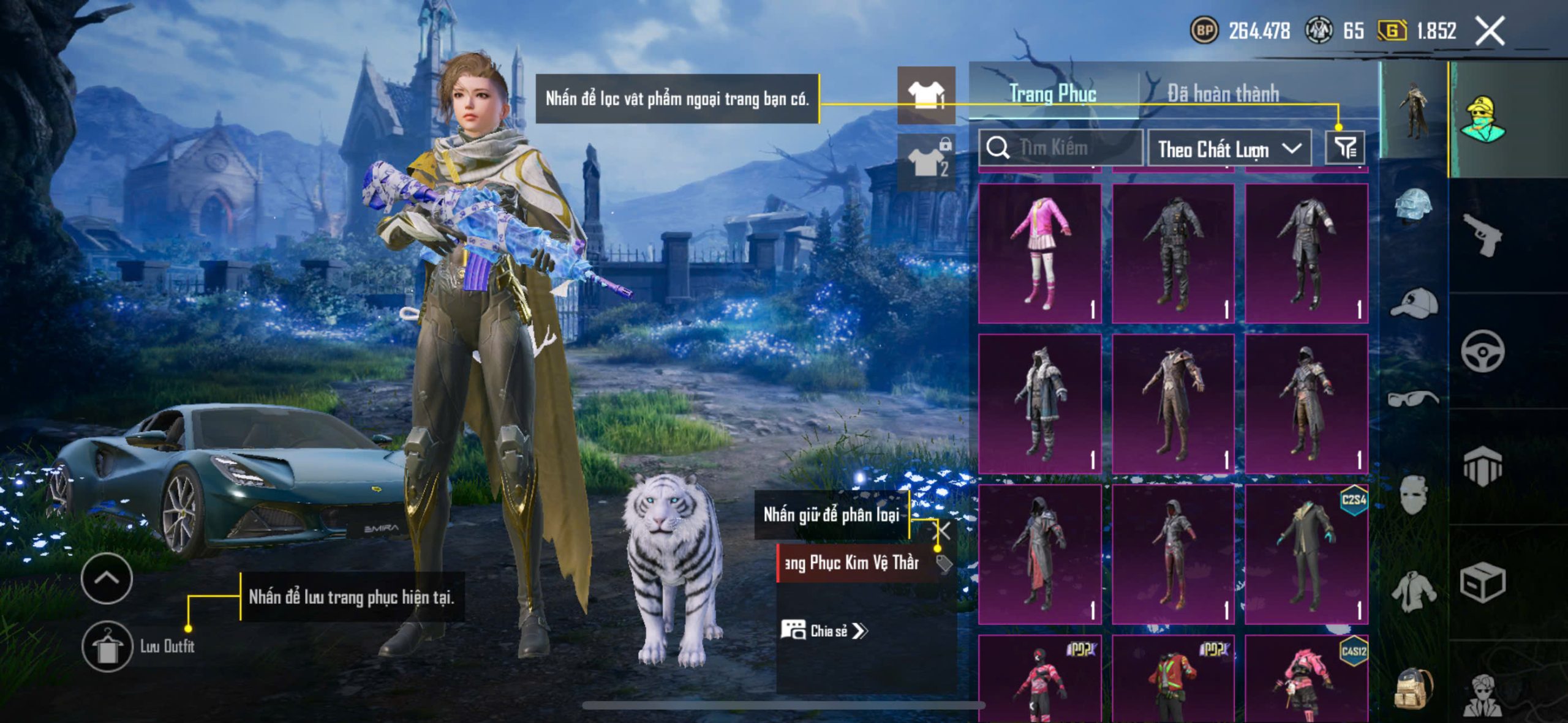Open the Theo Chất Lượng sort dropdown
This screenshot has height=723, width=1568.
(x=1229, y=149)
